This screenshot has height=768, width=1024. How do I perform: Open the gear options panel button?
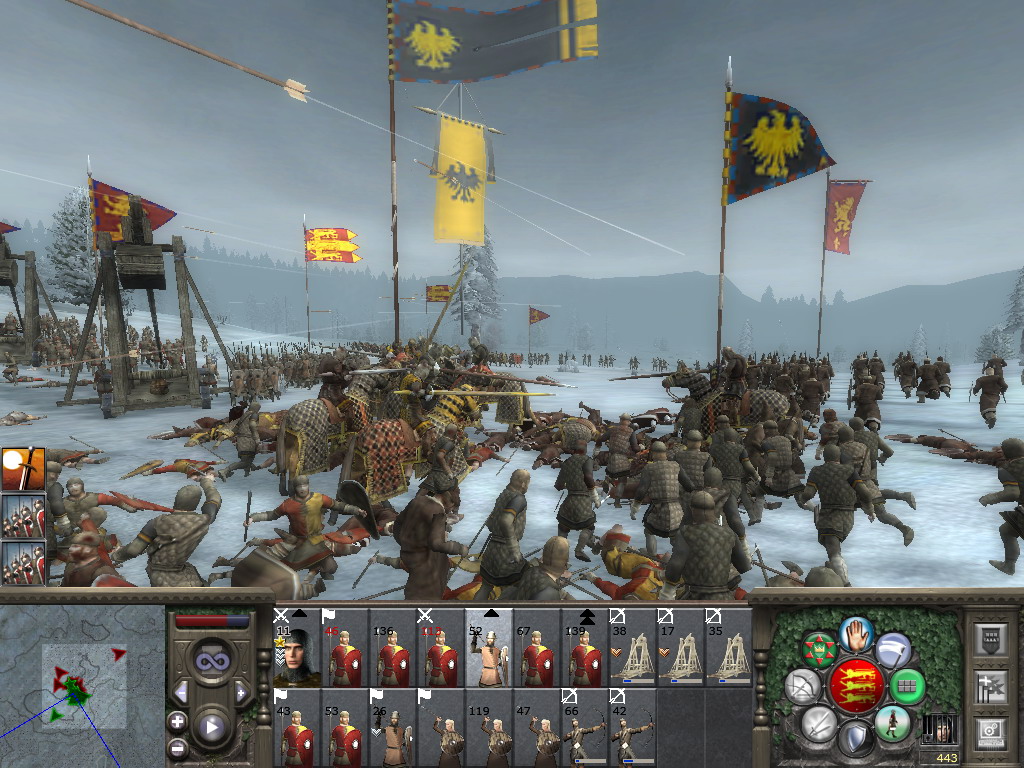click(991, 731)
